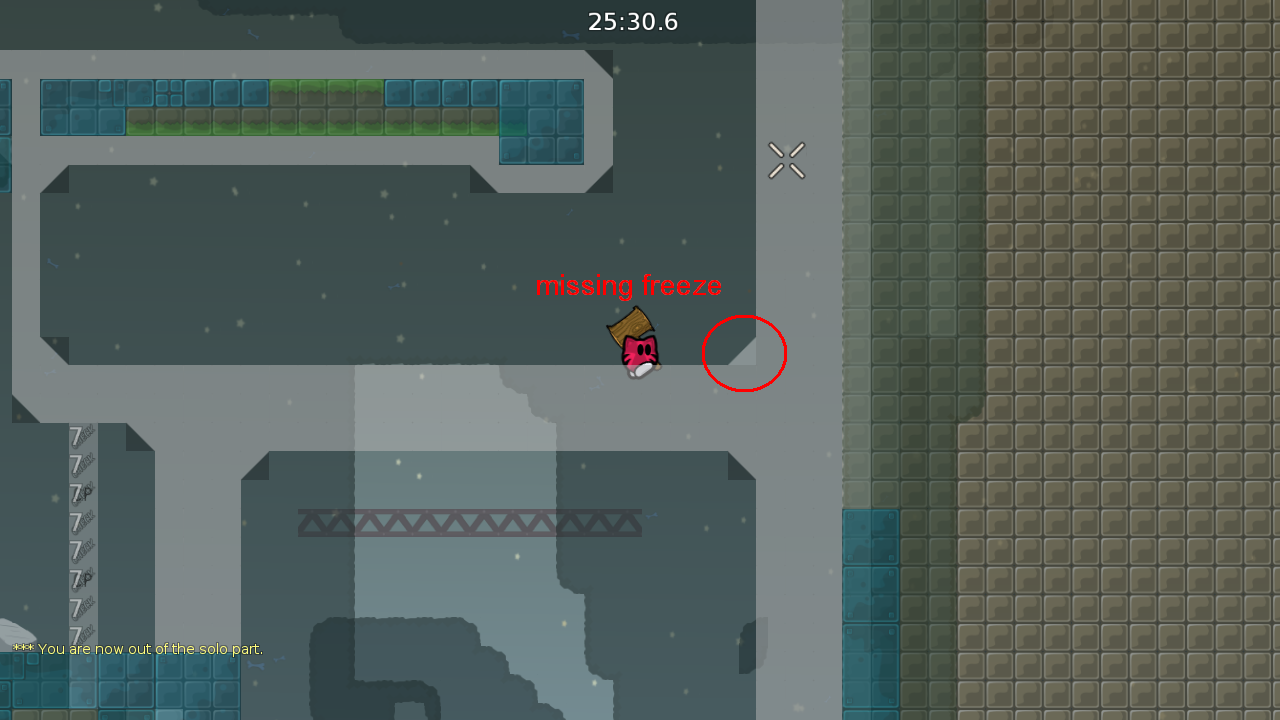Click the corner where freeze is missing
The image size is (1280, 720).
coord(745,352)
